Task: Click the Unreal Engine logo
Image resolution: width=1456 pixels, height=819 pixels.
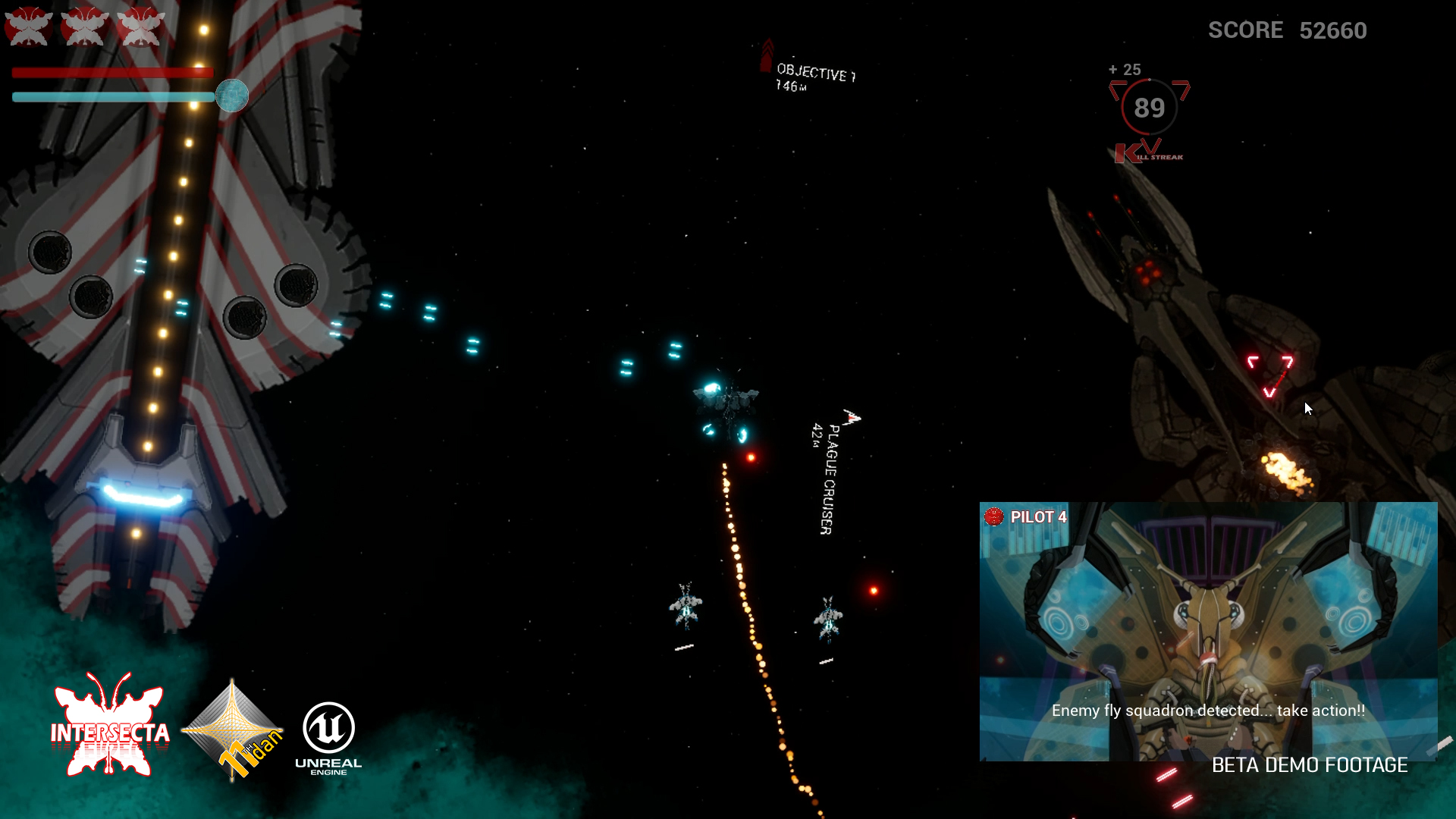Action: [328, 737]
